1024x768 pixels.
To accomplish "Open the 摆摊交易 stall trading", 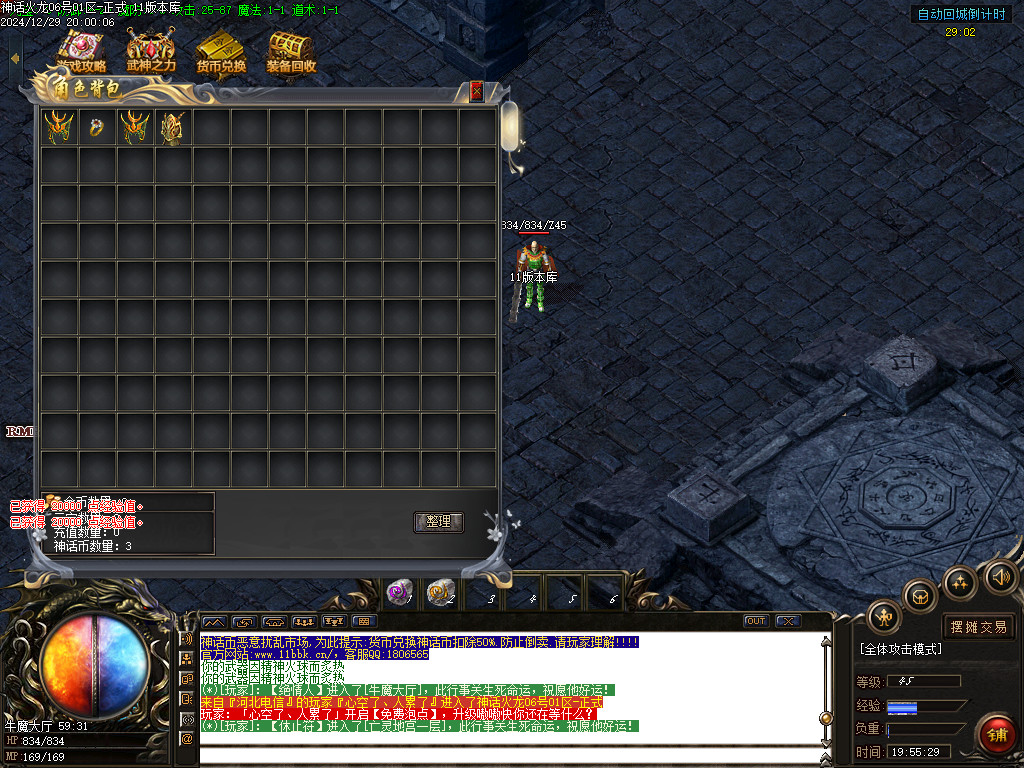I will [x=978, y=627].
